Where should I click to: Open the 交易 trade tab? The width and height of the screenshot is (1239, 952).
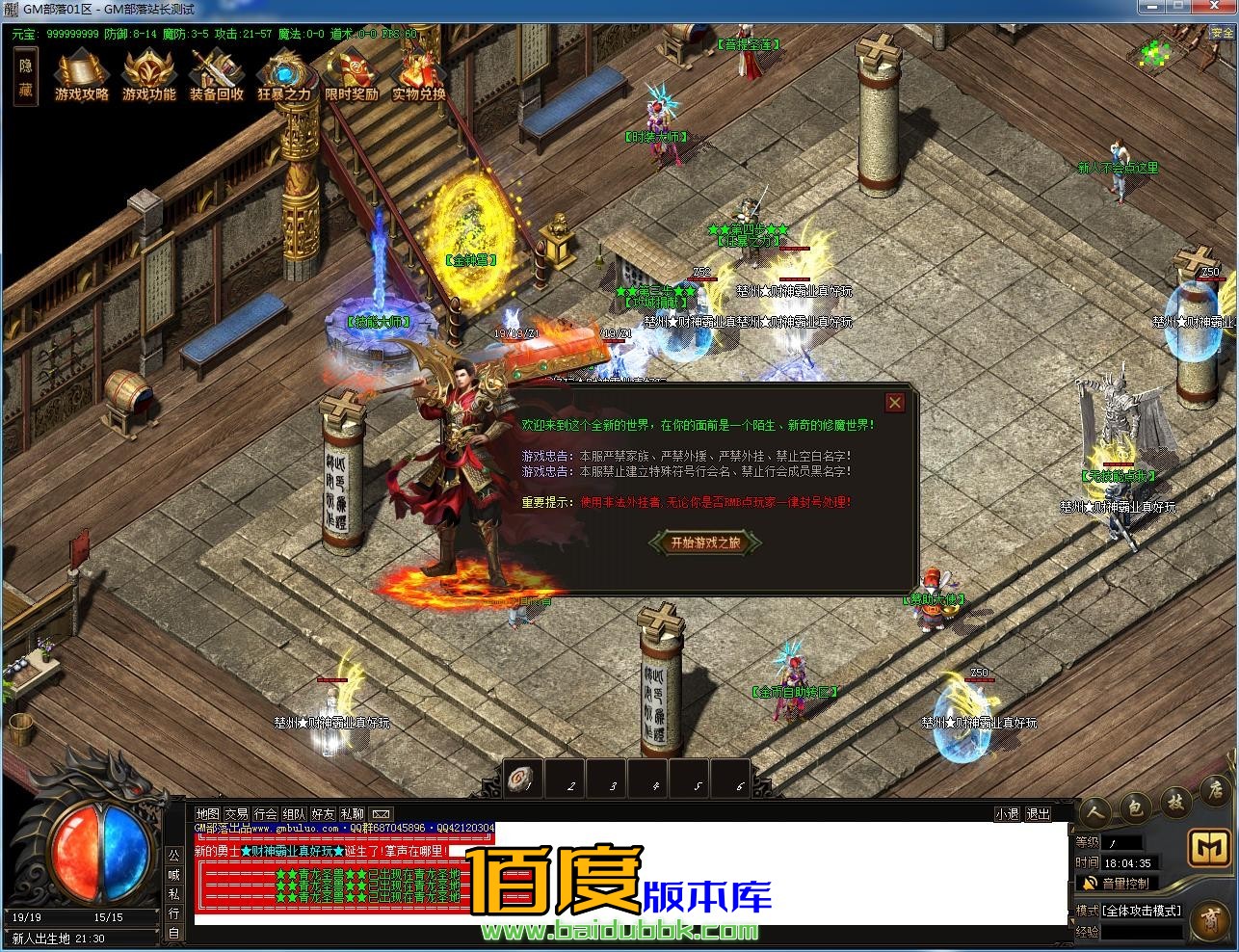[x=236, y=814]
